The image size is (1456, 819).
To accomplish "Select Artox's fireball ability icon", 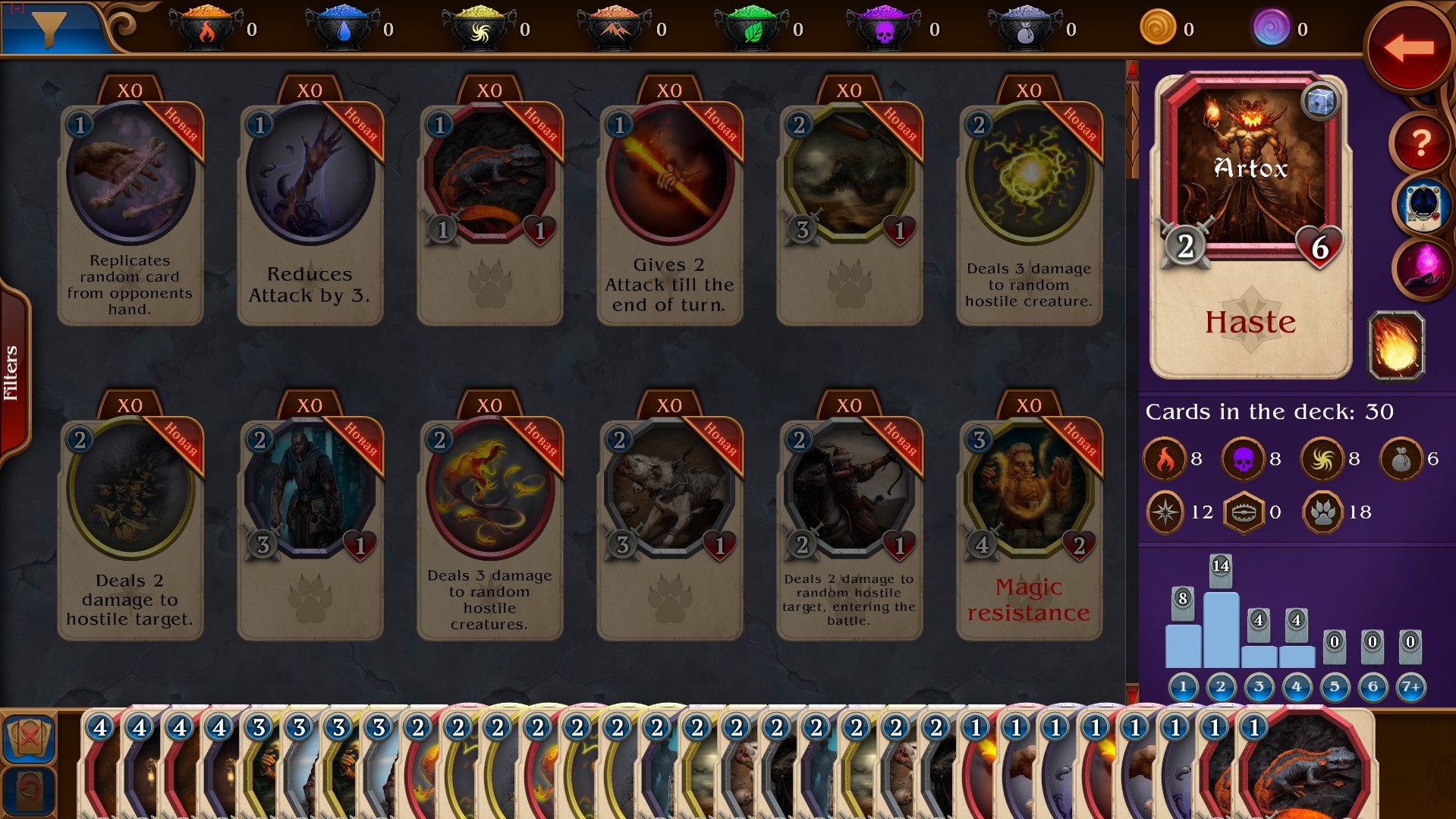I will pyautogui.click(x=1396, y=346).
